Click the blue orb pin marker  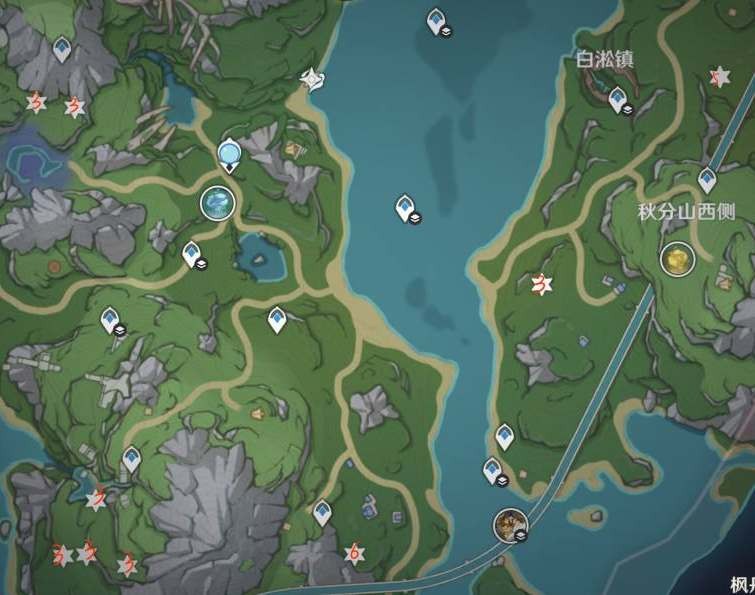(229, 154)
